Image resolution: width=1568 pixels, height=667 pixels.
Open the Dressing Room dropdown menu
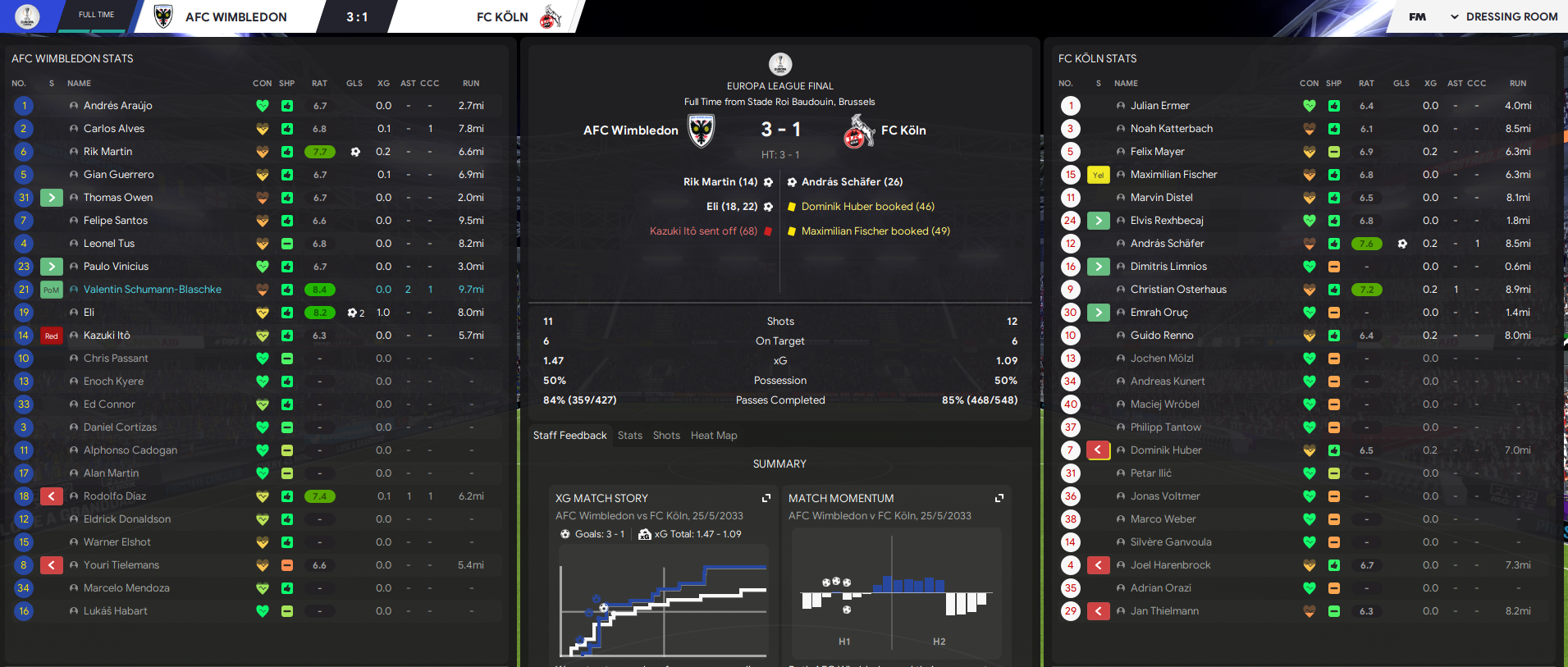pos(1512,16)
